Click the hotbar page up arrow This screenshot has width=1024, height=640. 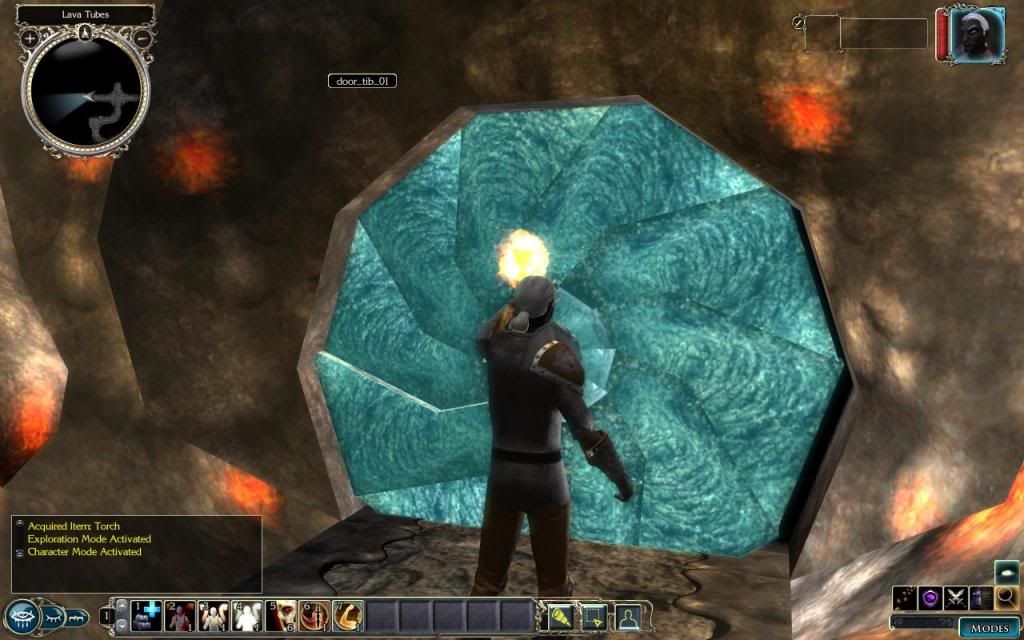click(x=122, y=605)
